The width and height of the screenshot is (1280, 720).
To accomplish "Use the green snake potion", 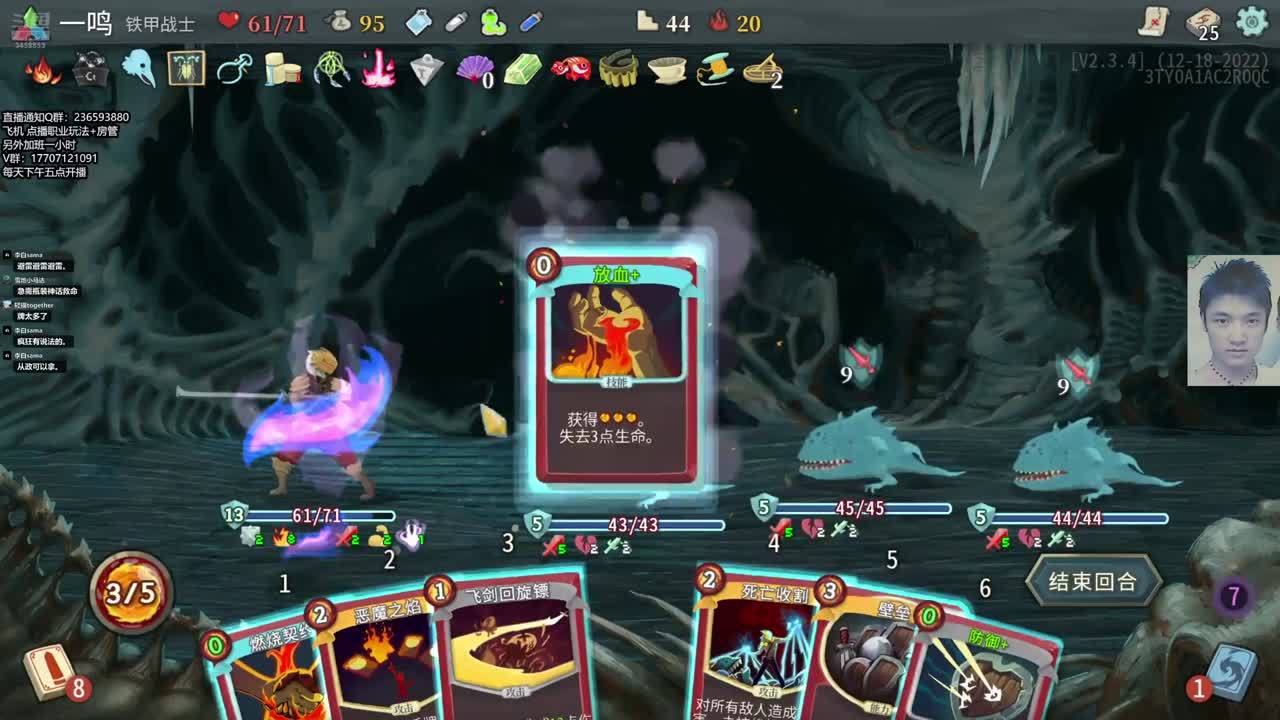I will click(x=493, y=21).
